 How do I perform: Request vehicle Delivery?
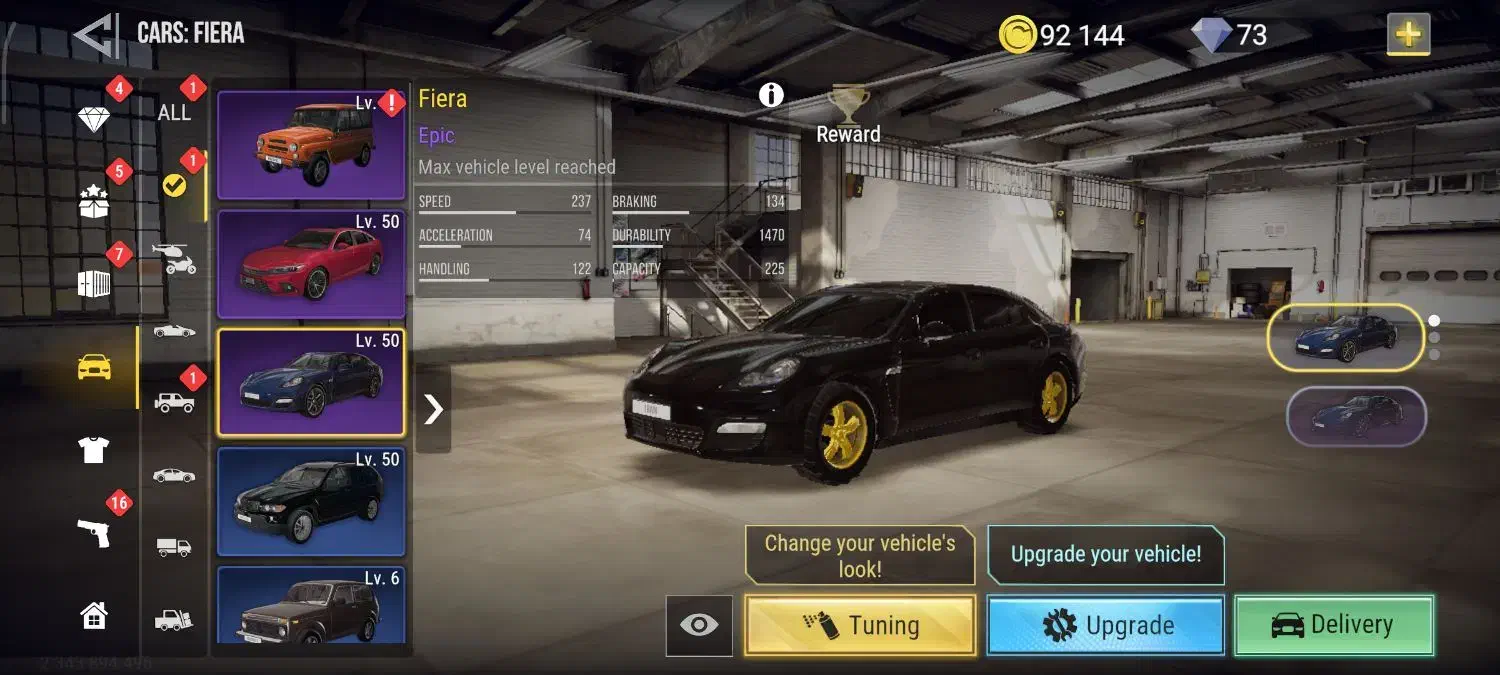(x=1334, y=626)
